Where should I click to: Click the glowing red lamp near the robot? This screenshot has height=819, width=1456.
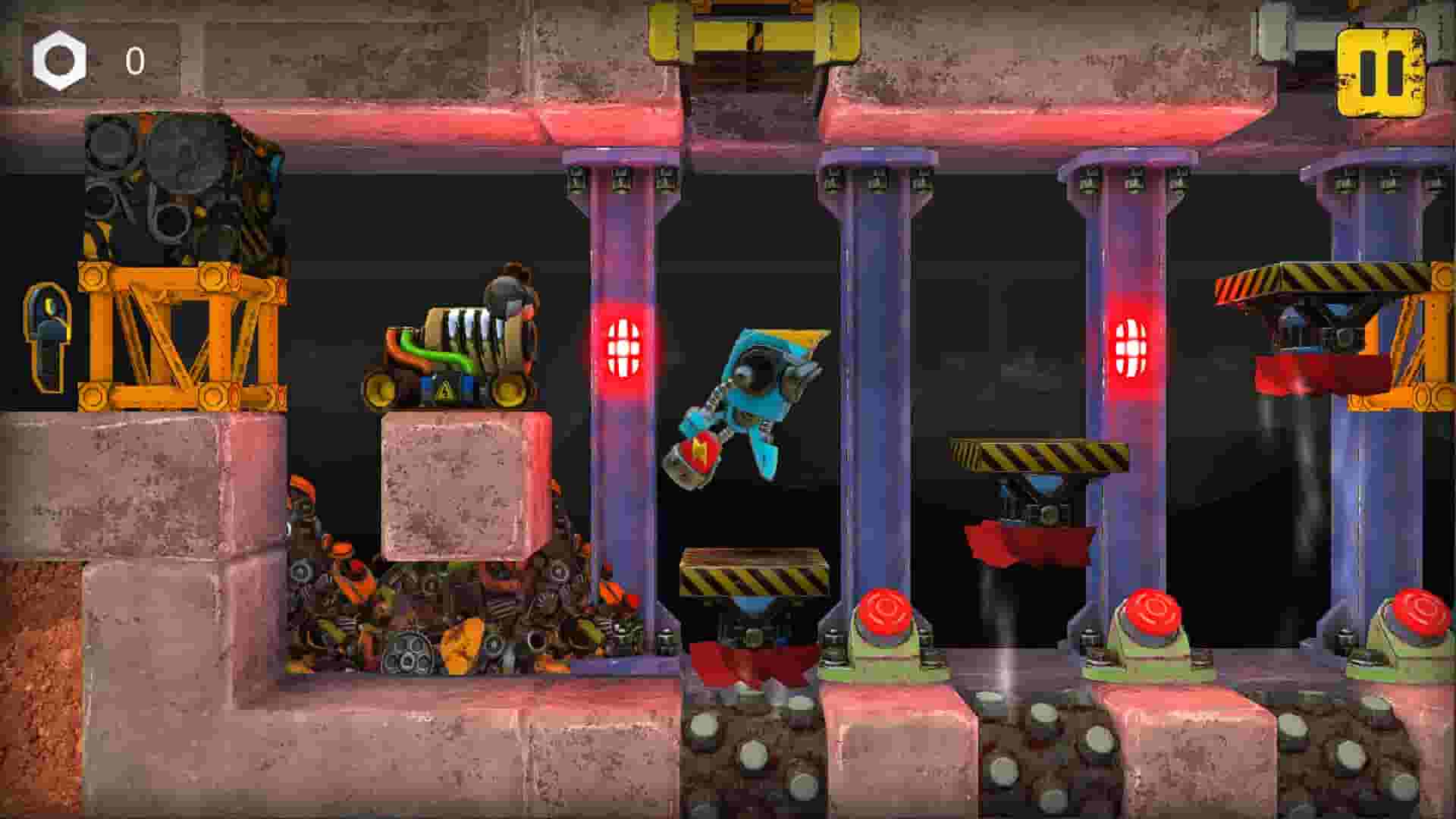(623, 349)
